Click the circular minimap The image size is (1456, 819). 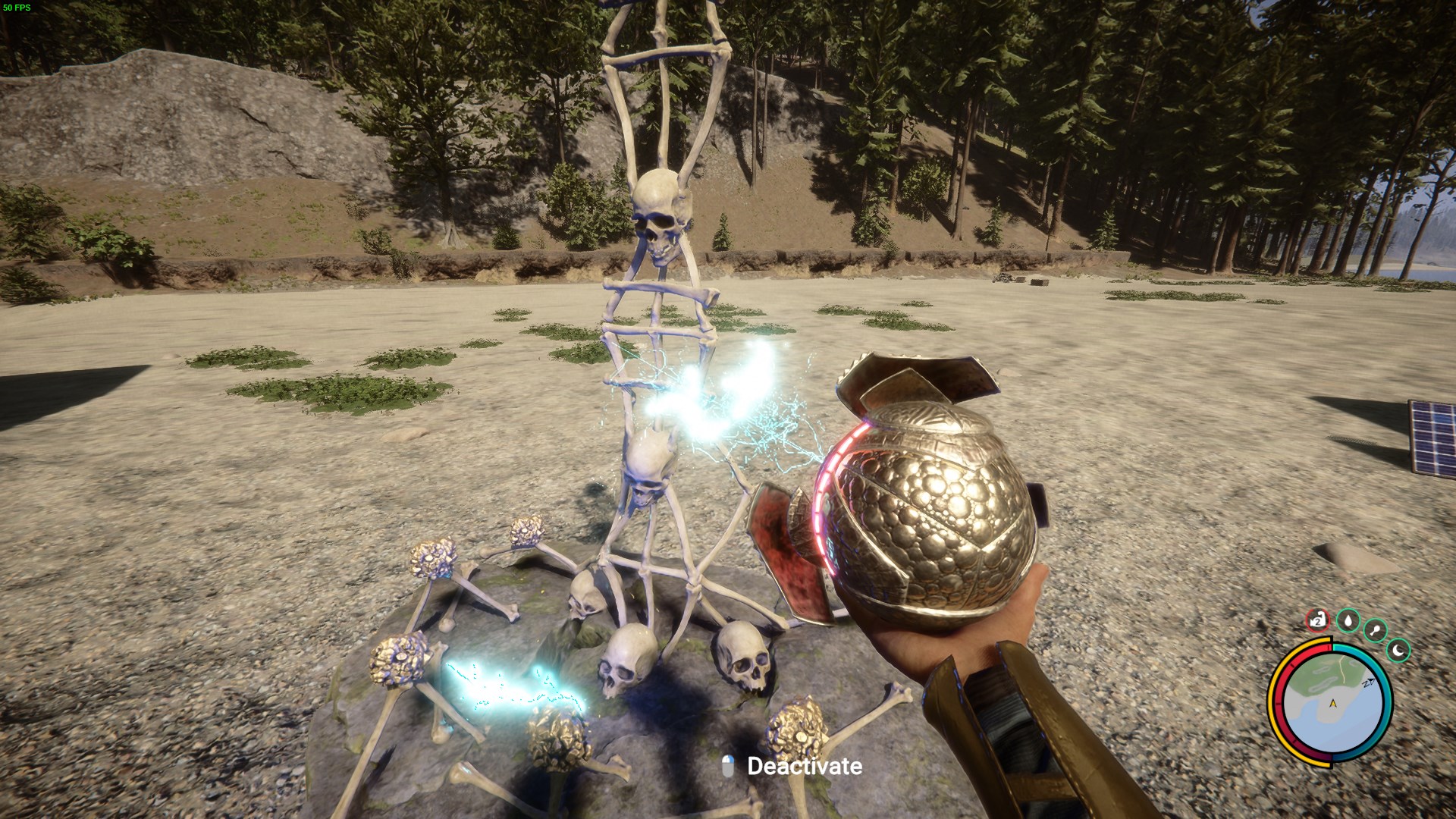[1331, 701]
